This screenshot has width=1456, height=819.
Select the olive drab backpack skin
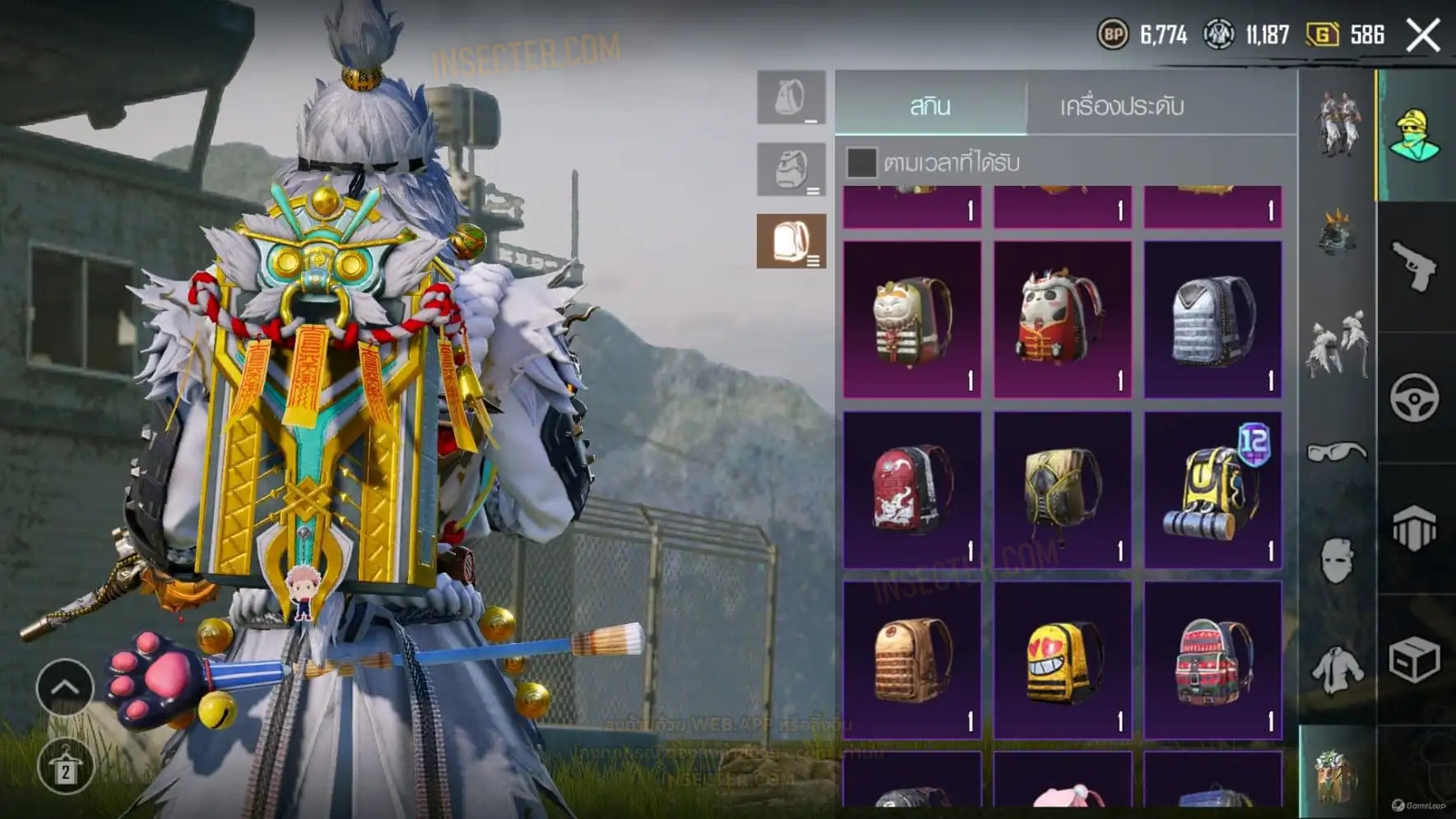(x=1062, y=490)
